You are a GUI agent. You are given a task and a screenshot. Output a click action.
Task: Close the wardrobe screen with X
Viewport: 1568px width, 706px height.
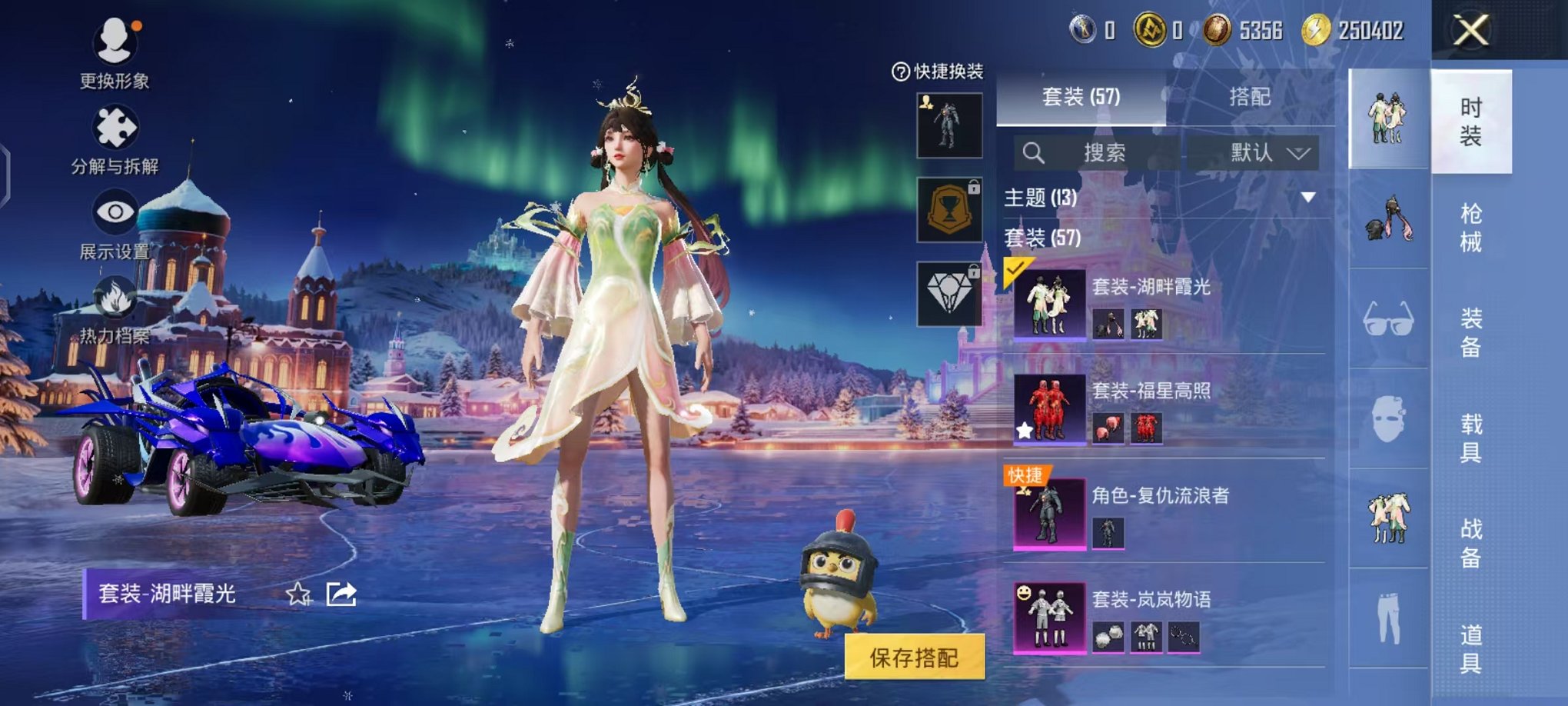(1470, 31)
